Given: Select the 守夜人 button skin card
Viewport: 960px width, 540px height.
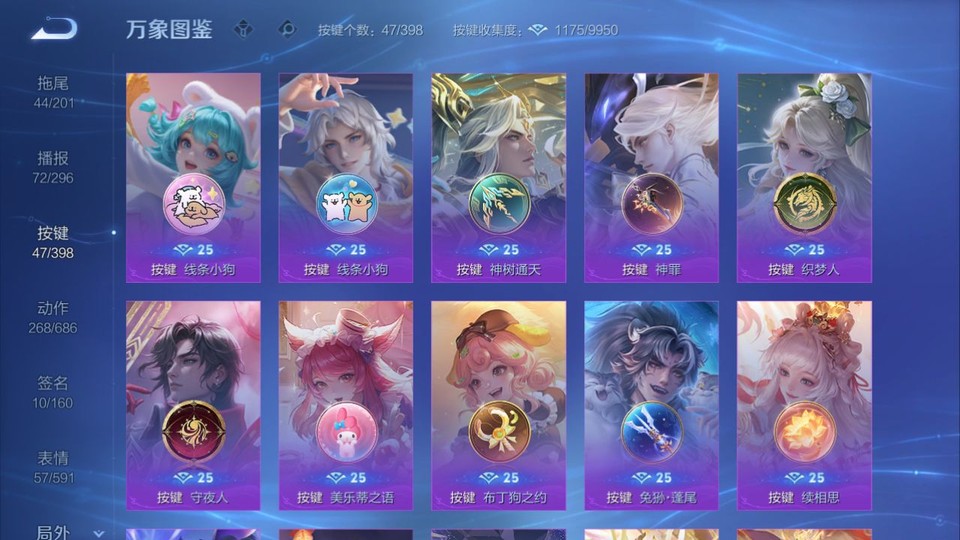Looking at the screenshot, I should pos(193,406).
